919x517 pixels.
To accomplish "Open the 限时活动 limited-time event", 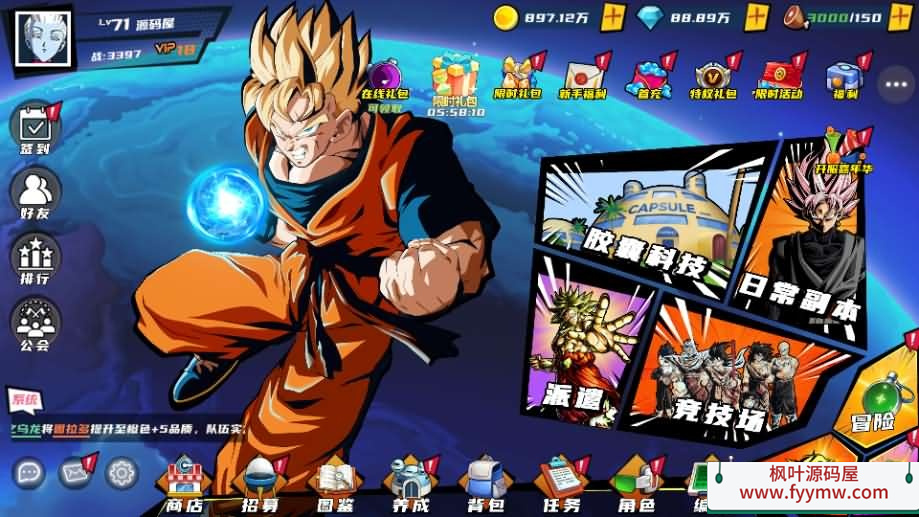I will pyautogui.click(x=778, y=78).
